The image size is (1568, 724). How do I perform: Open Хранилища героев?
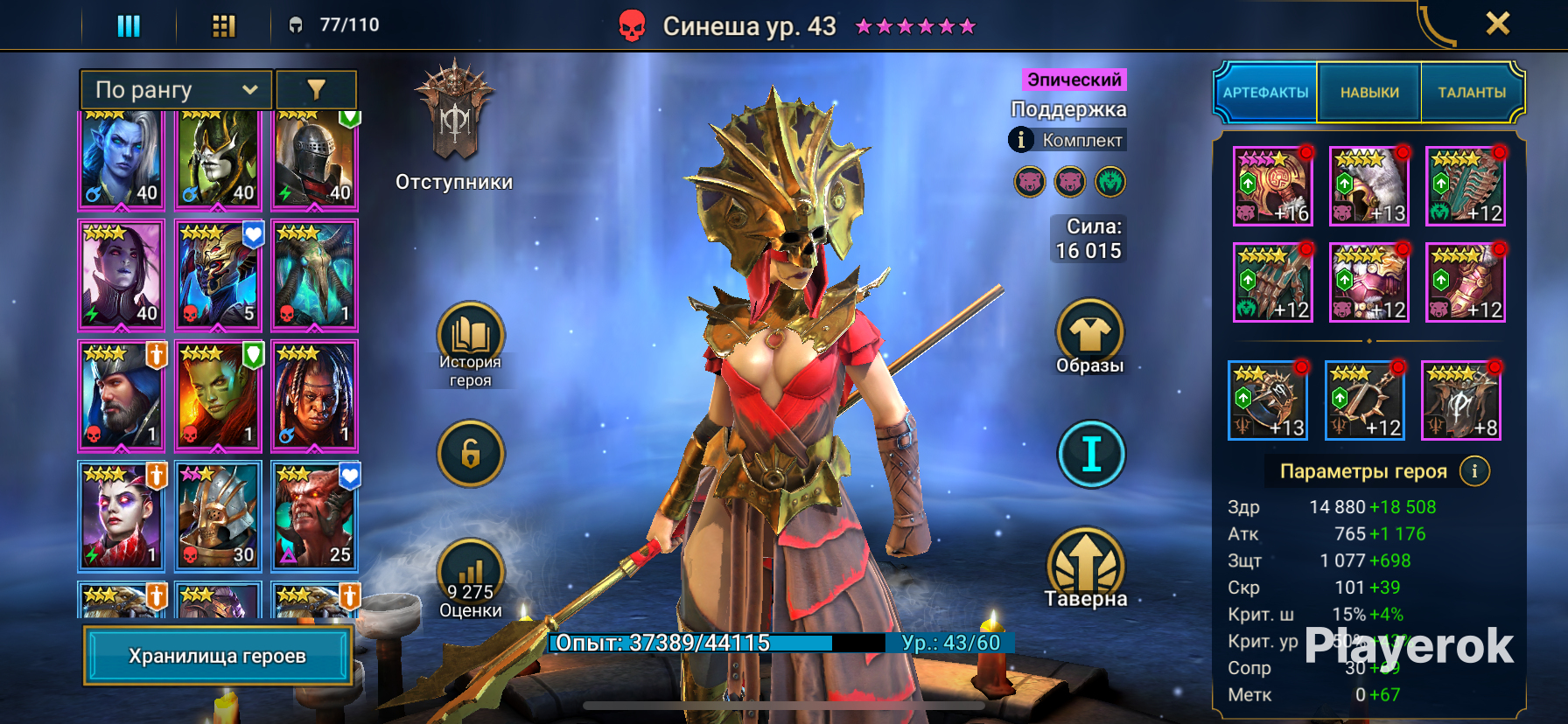click(218, 656)
